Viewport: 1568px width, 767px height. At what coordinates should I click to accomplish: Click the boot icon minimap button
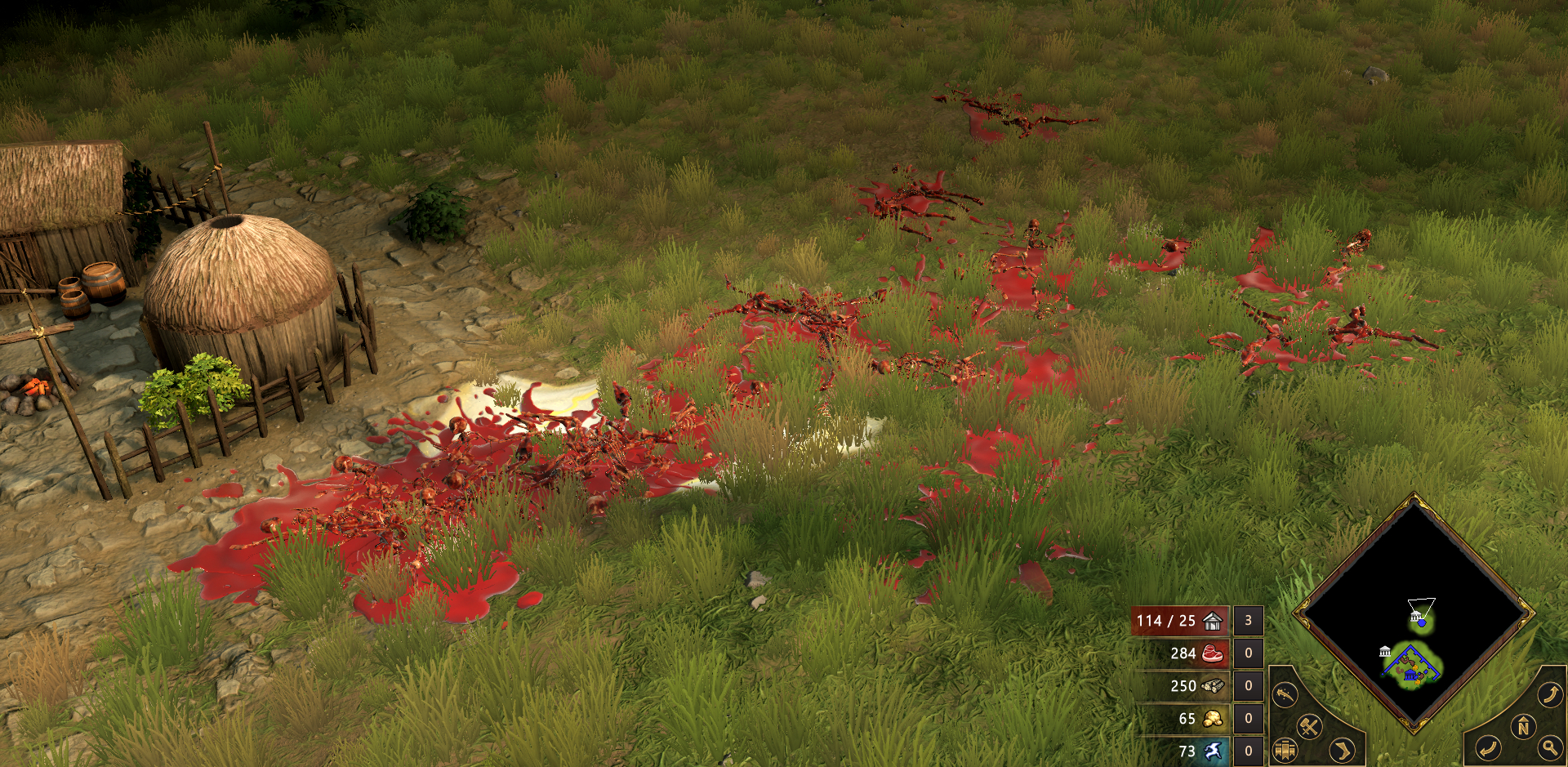[1341, 749]
